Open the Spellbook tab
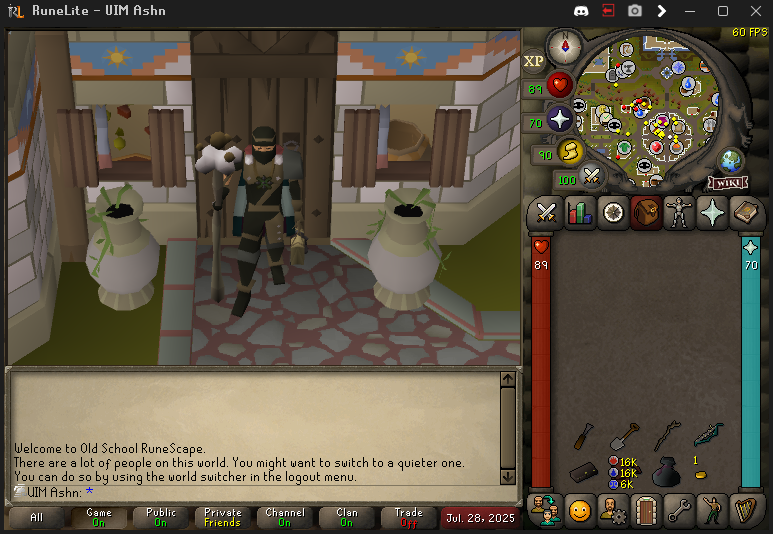 click(745, 212)
